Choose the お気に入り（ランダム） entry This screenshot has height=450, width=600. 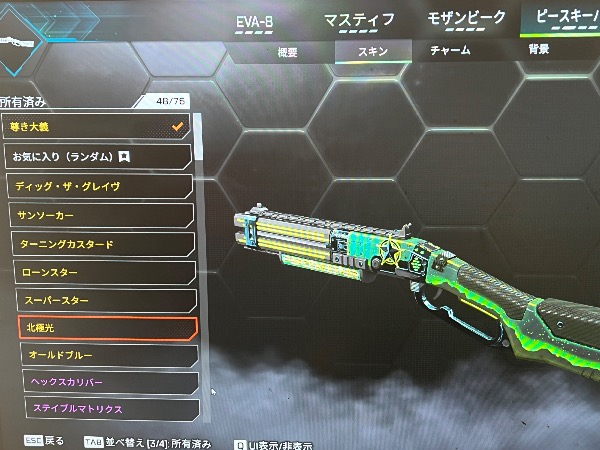pyautogui.click(x=98, y=157)
